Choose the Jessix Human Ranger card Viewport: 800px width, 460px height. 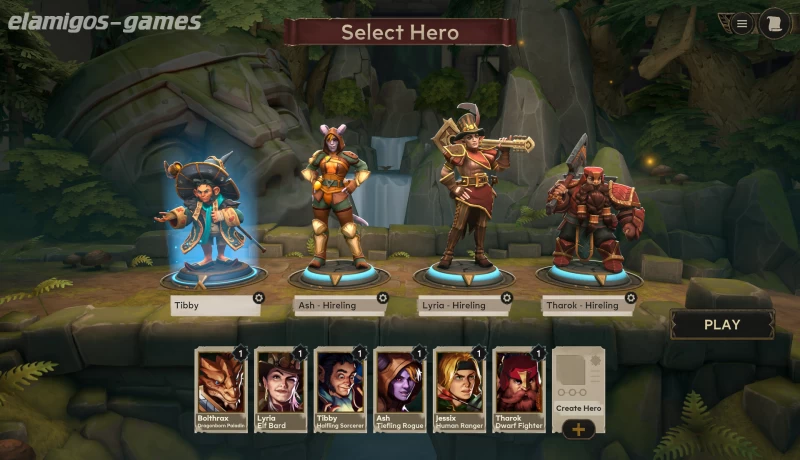click(460, 390)
